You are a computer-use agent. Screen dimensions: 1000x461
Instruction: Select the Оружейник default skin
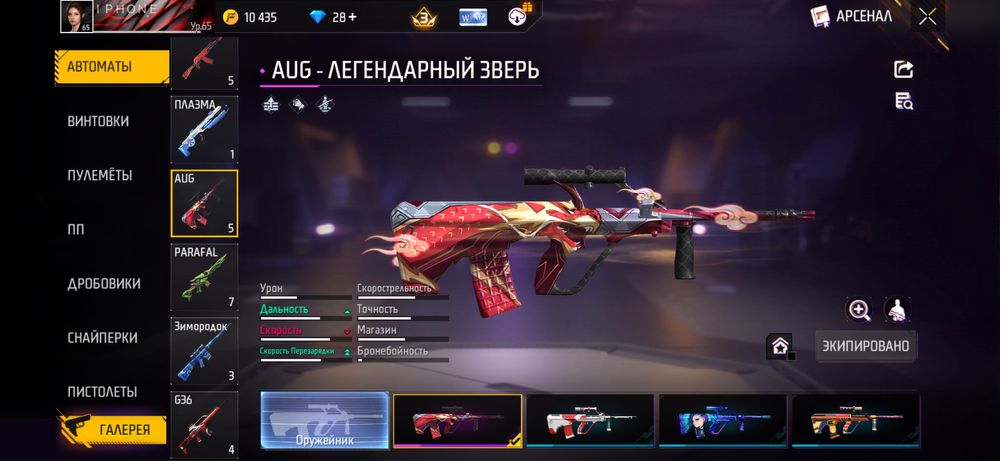[x=325, y=420]
